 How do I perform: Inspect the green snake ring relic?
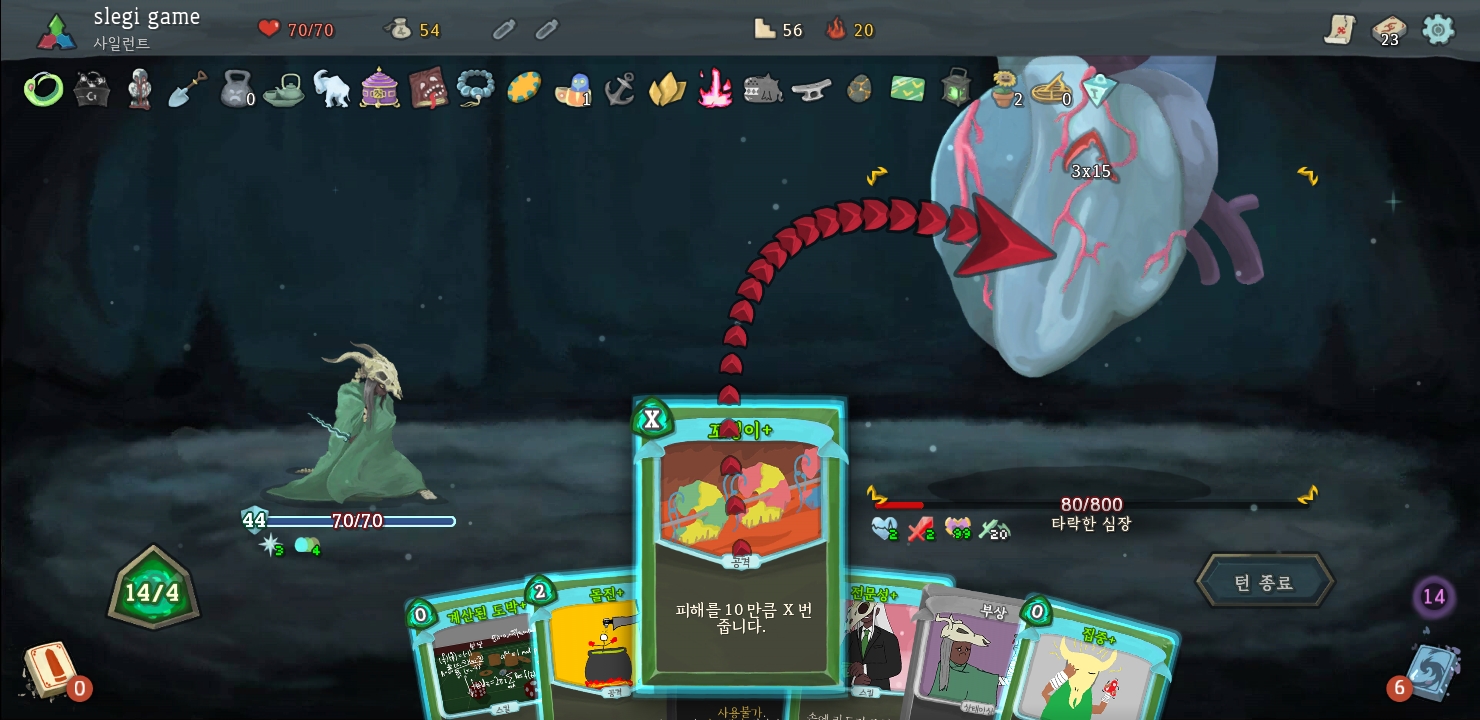click(x=43, y=89)
